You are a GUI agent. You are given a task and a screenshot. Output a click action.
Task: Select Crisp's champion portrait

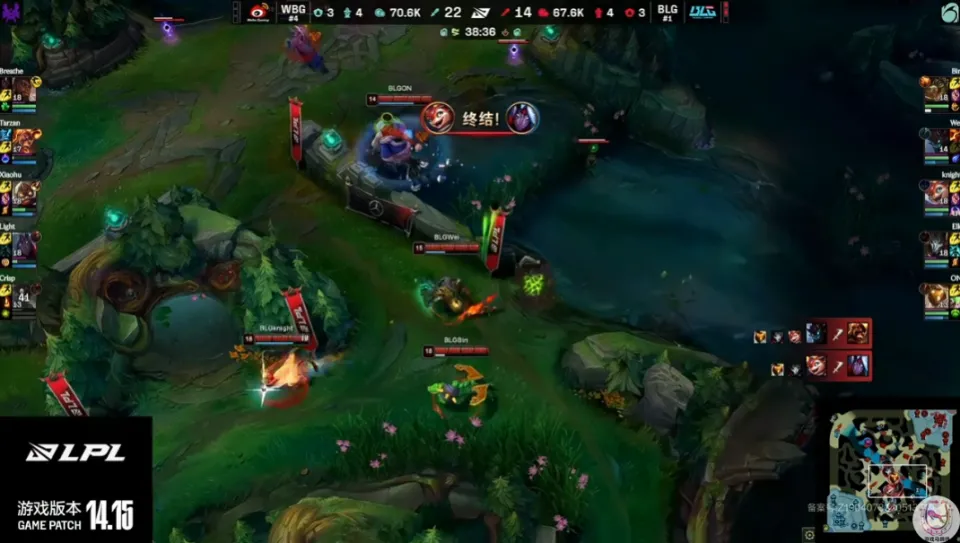(x=24, y=296)
